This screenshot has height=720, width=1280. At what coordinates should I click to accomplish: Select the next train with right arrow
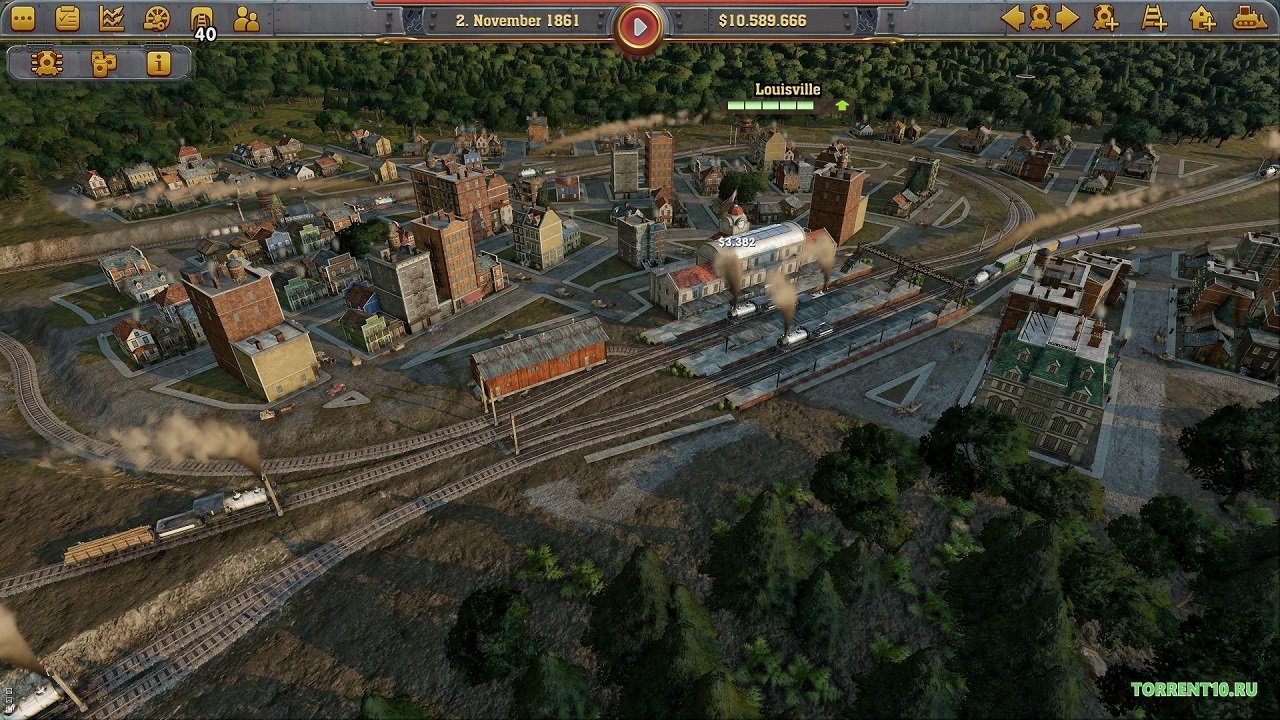click(x=1068, y=17)
